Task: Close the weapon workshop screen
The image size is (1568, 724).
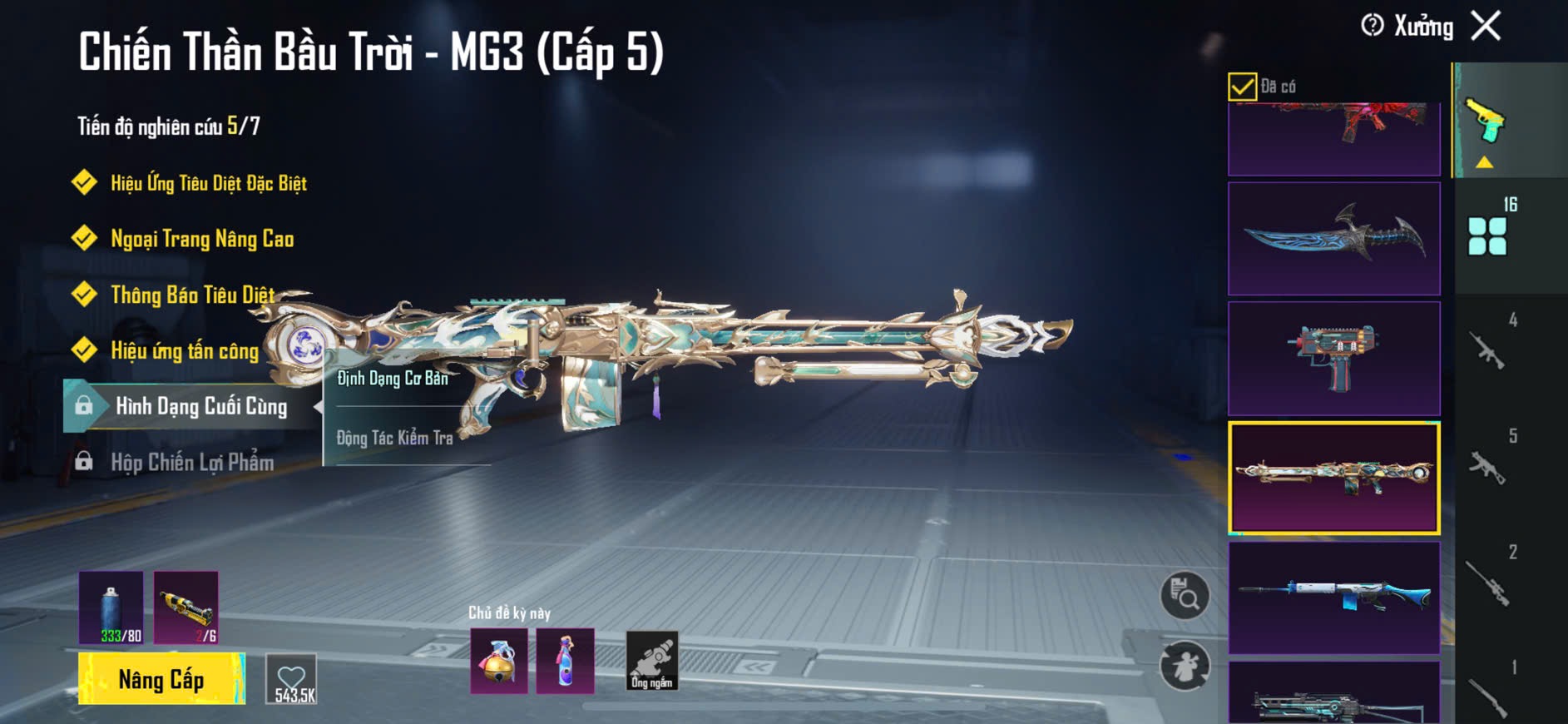Action: 1486,26
